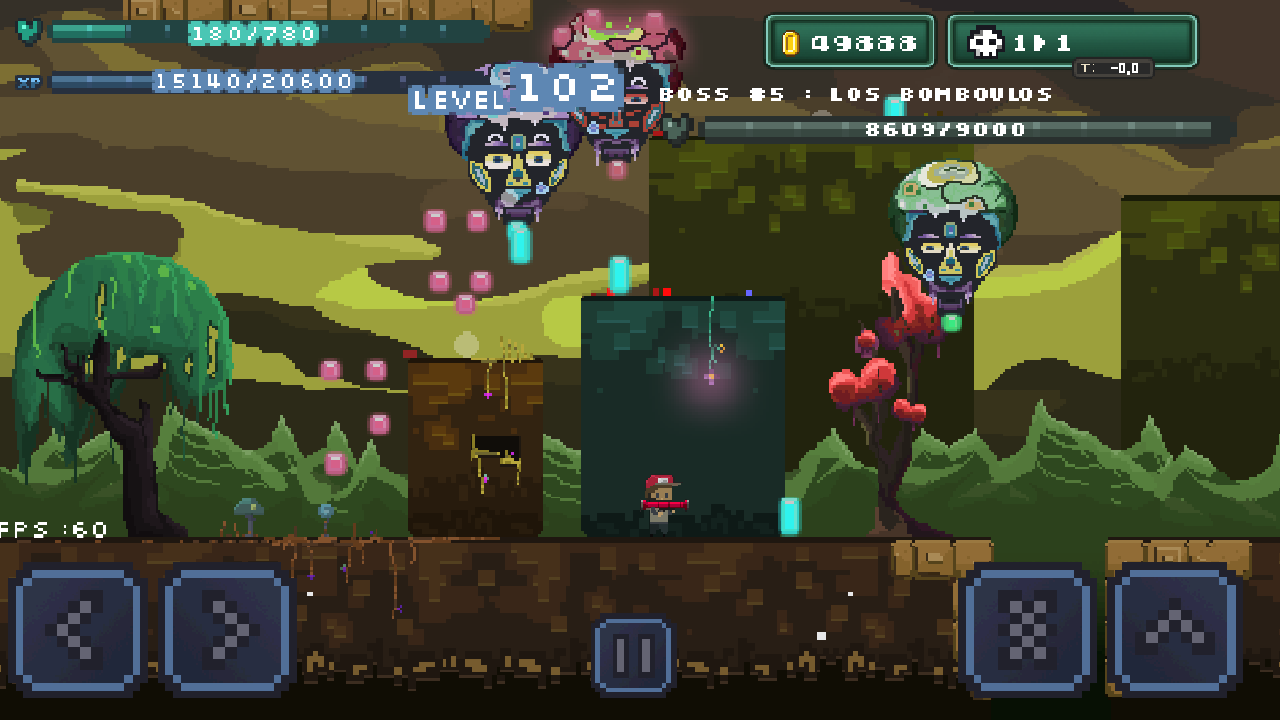Tap the right arrow move button
Viewport: 1280px width, 720px height.
point(227,629)
